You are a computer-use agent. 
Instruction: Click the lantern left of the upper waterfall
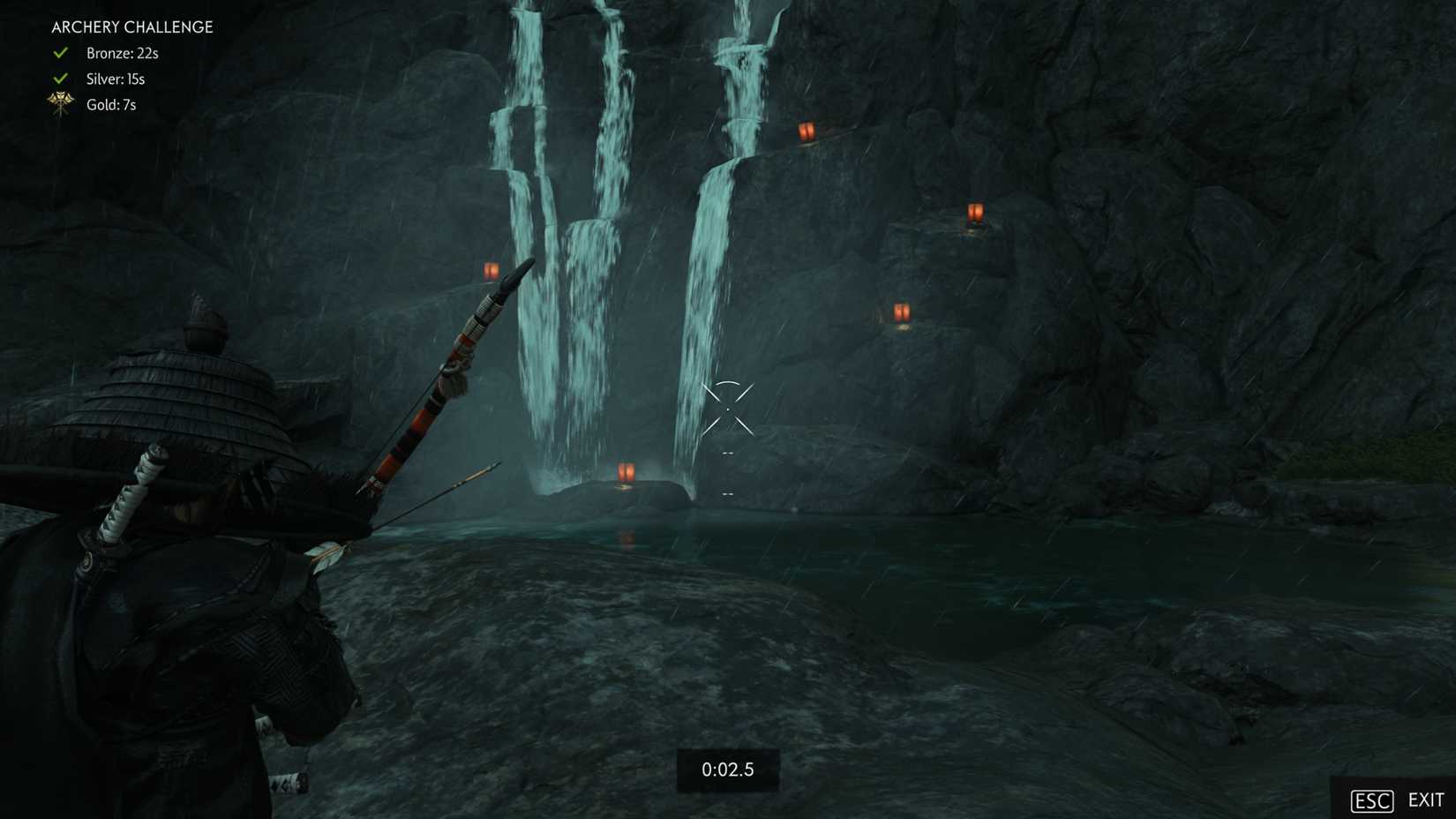(x=491, y=269)
